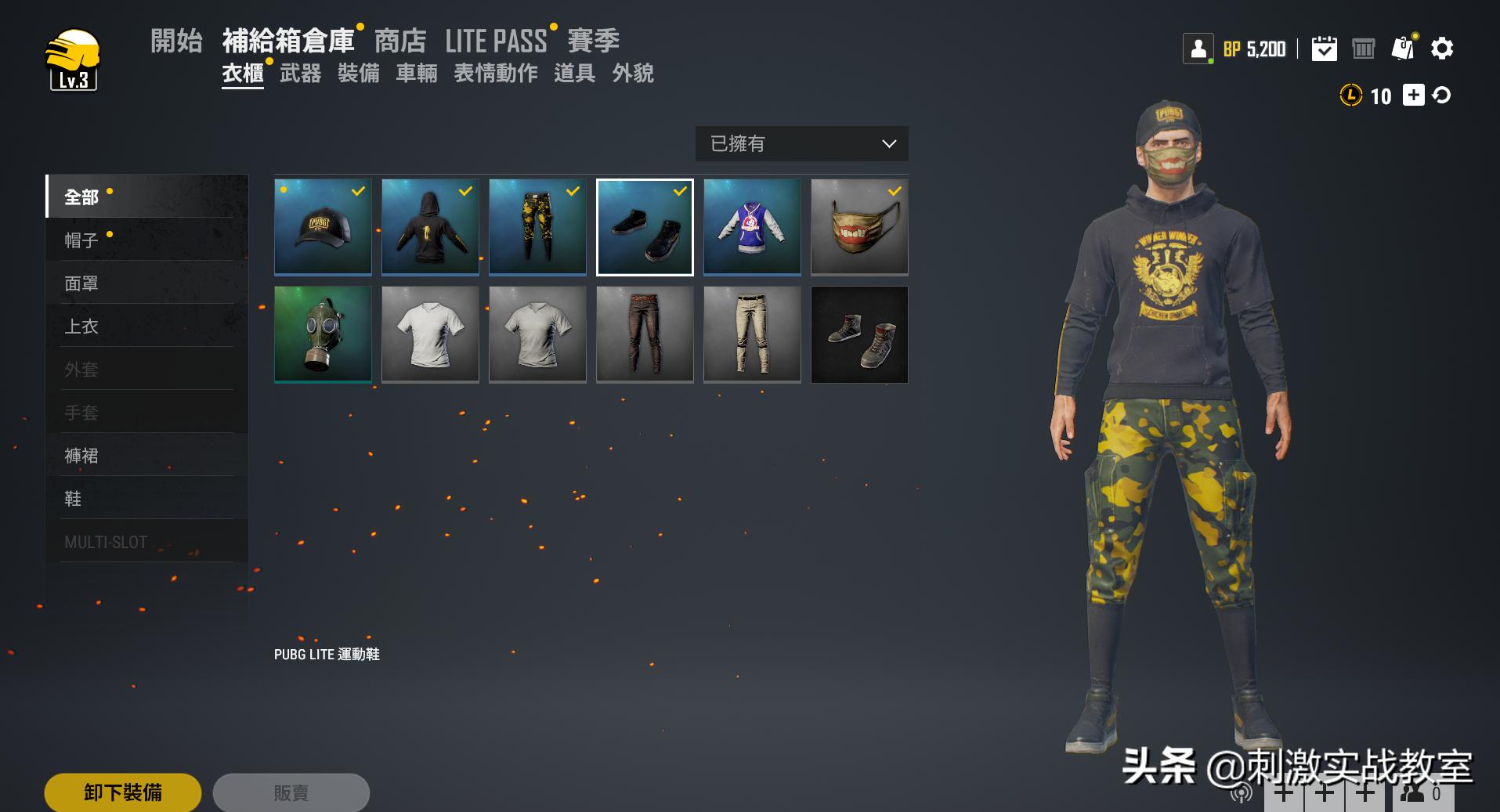Open the gear settings icon
Image resolution: width=1500 pixels, height=812 pixels.
tap(1441, 49)
